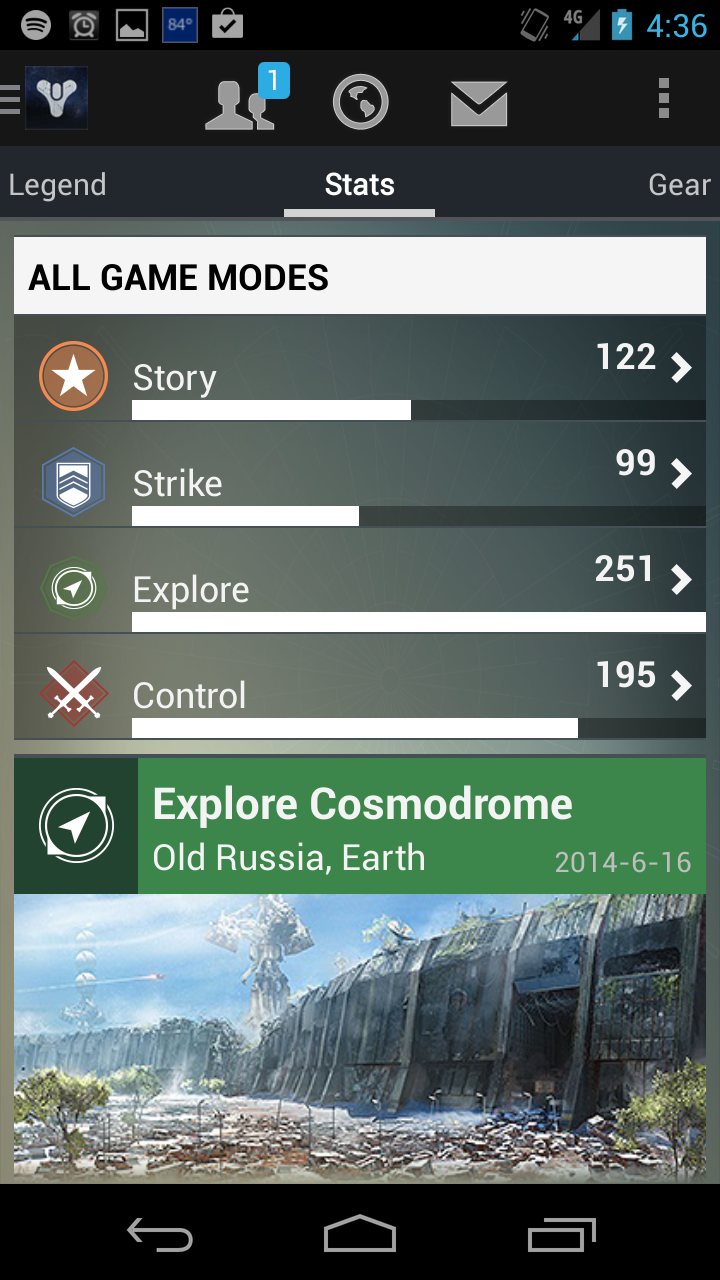Switch to the Gear tab
The width and height of the screenshot is (720, 1280).
[679, 185]
